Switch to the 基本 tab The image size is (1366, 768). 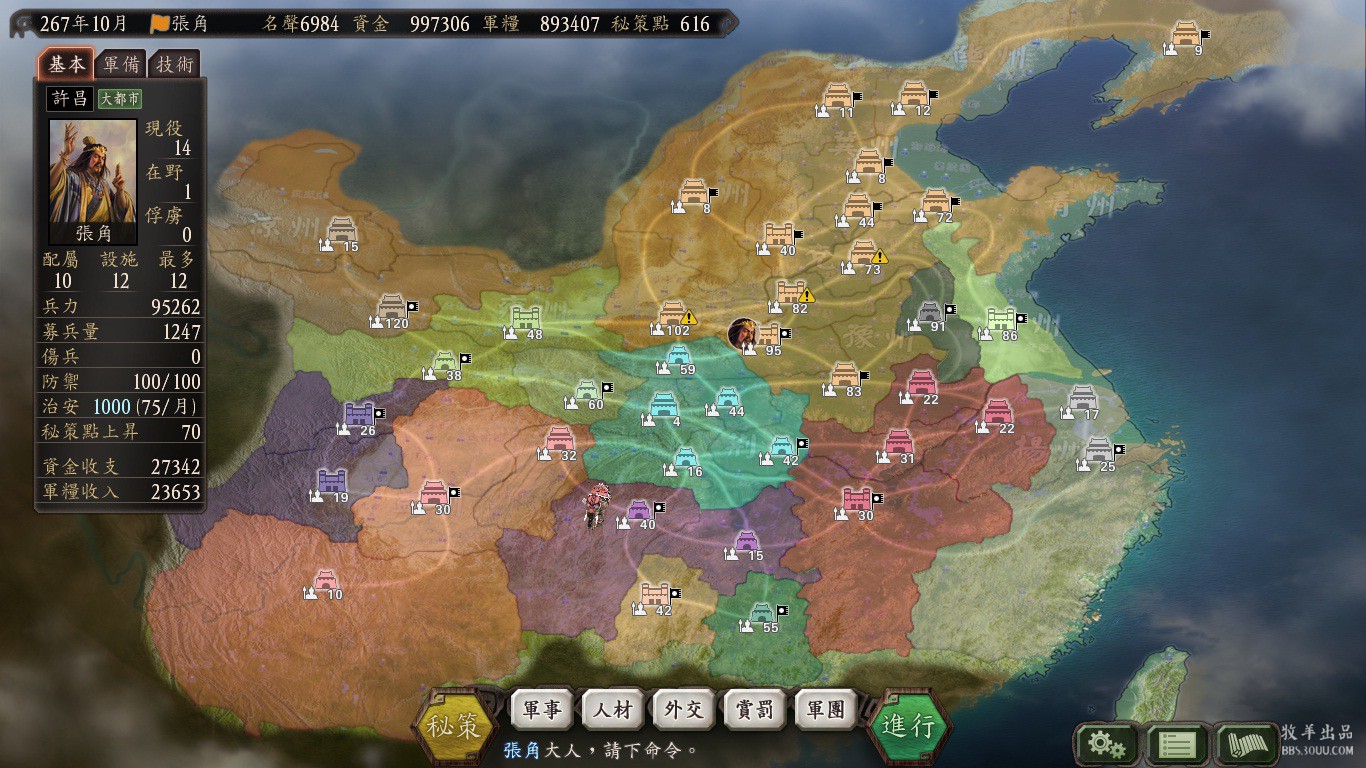pos(67,64)
